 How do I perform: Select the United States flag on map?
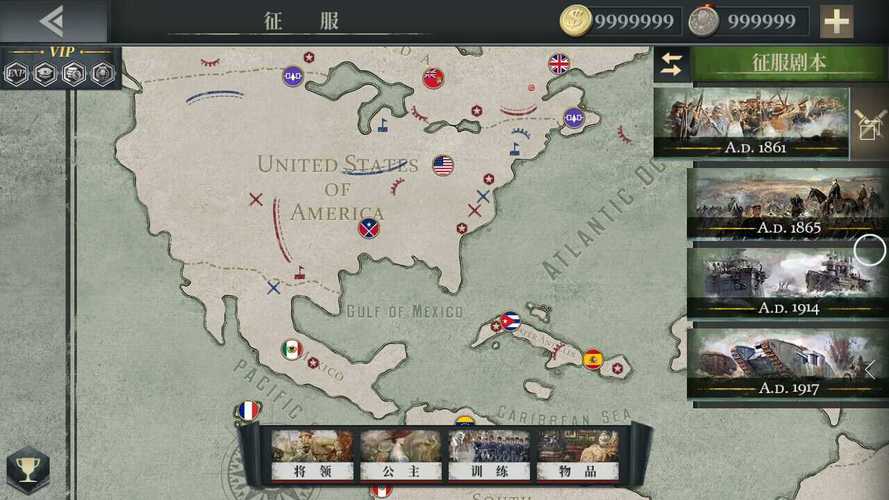coord(443,165)
